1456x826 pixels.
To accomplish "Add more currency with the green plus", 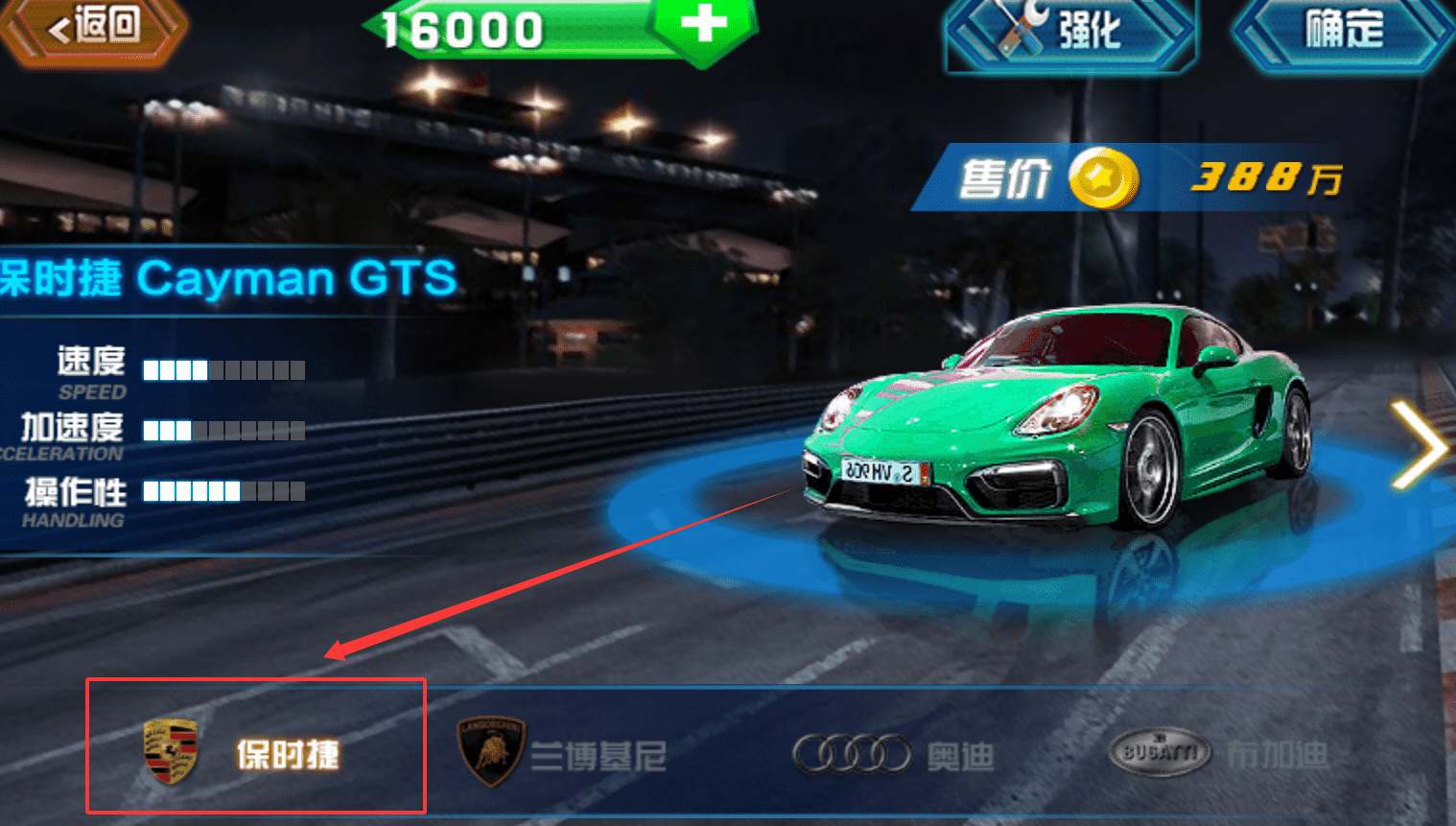I will pos(704,25).
